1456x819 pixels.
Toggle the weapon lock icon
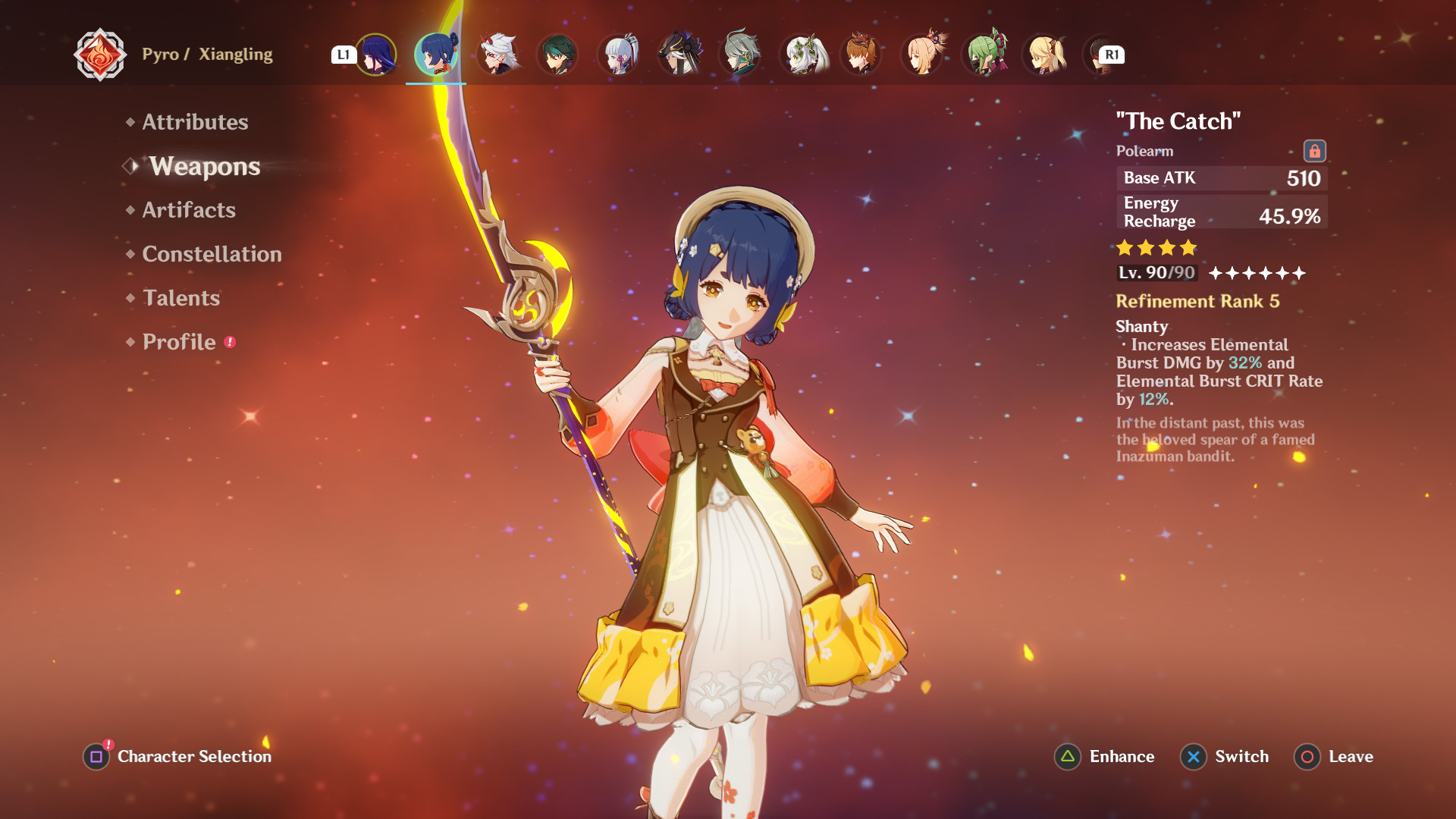coord(1314,151)
